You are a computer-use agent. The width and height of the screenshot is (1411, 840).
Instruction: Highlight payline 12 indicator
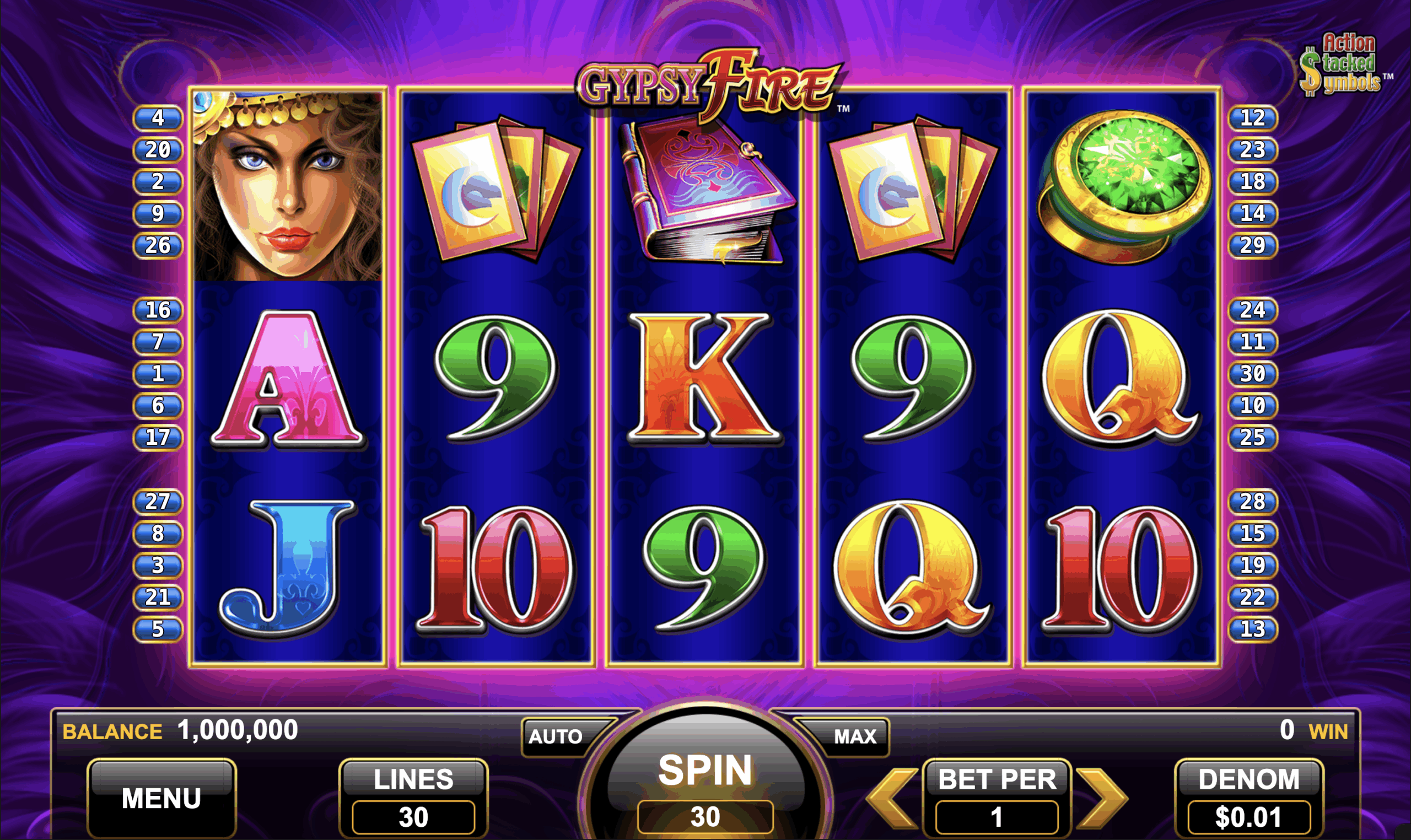point(1252,118)
